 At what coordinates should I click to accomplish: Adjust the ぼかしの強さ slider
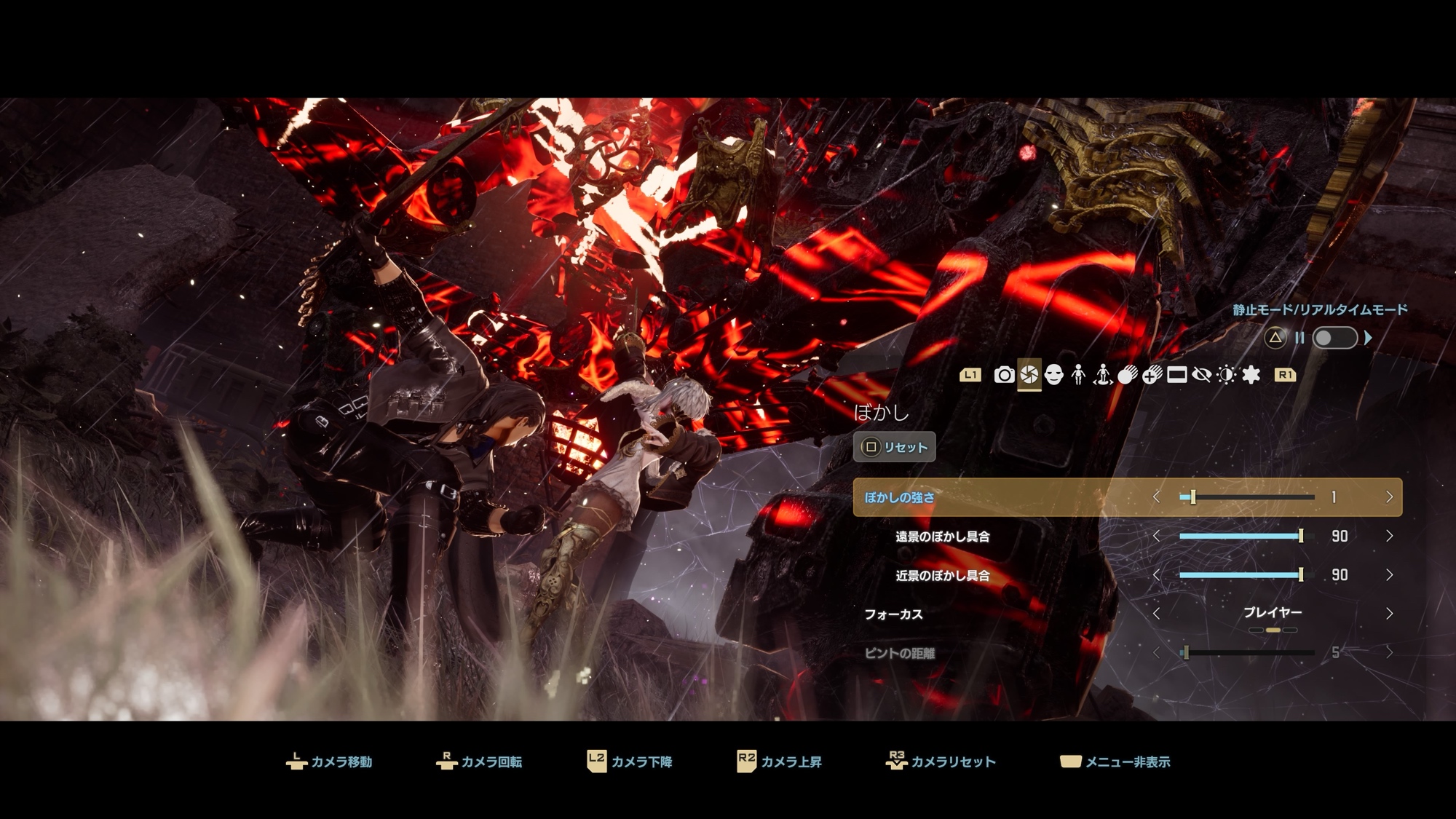pos(1246,497)
